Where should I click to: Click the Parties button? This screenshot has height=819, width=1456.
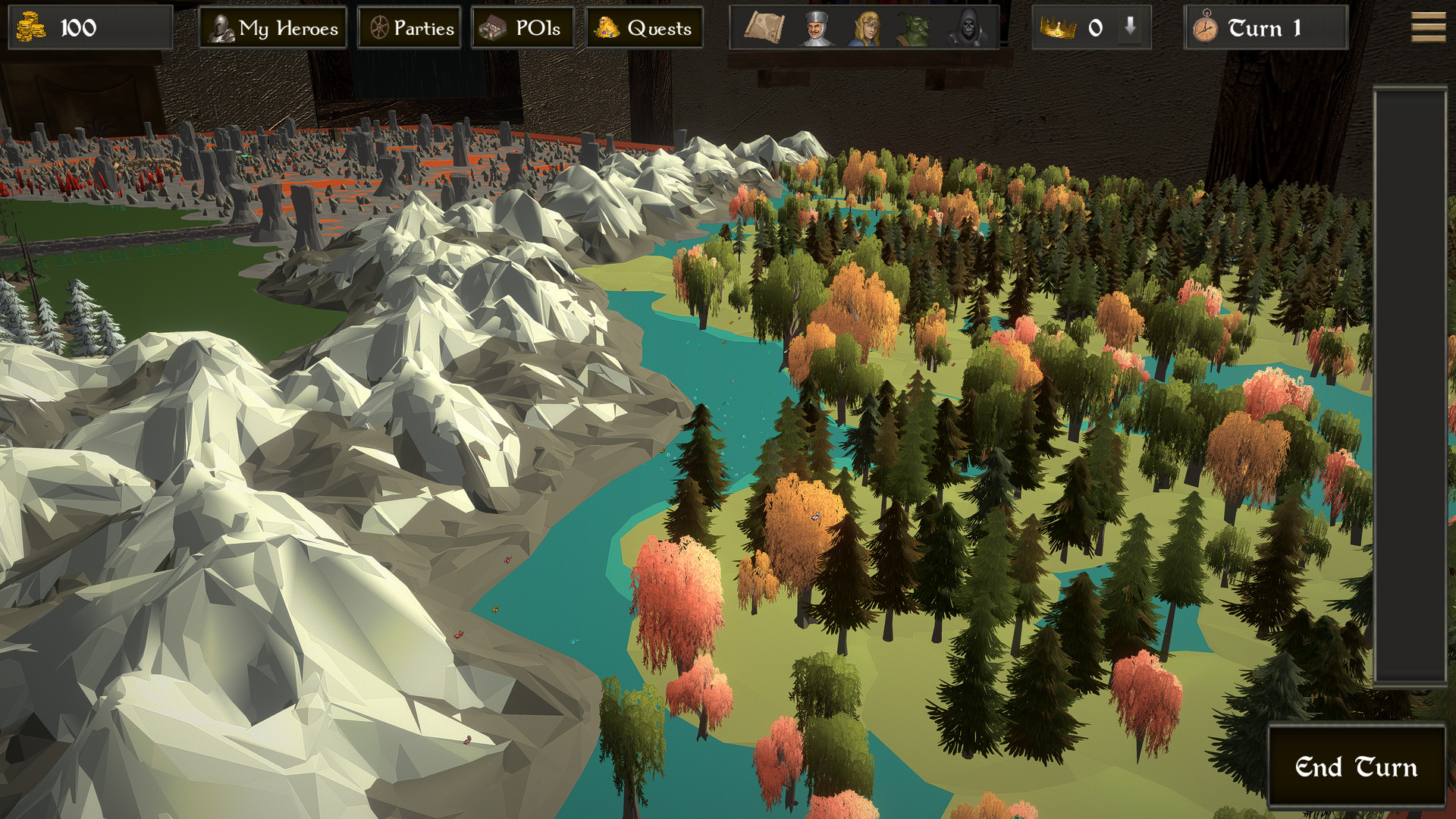click(409, 27)
